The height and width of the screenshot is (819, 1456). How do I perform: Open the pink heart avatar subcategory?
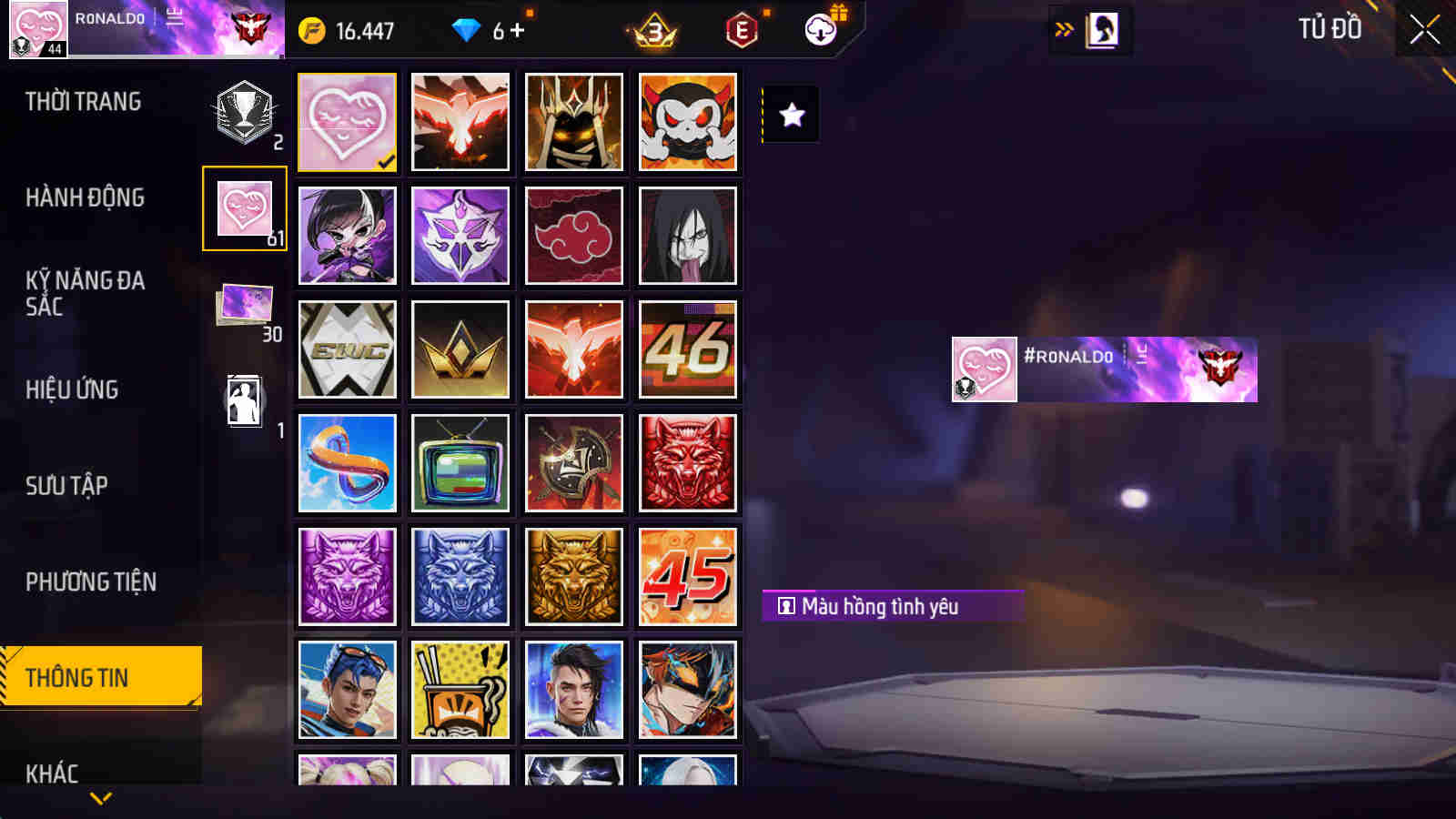click(x=242, y=211)
